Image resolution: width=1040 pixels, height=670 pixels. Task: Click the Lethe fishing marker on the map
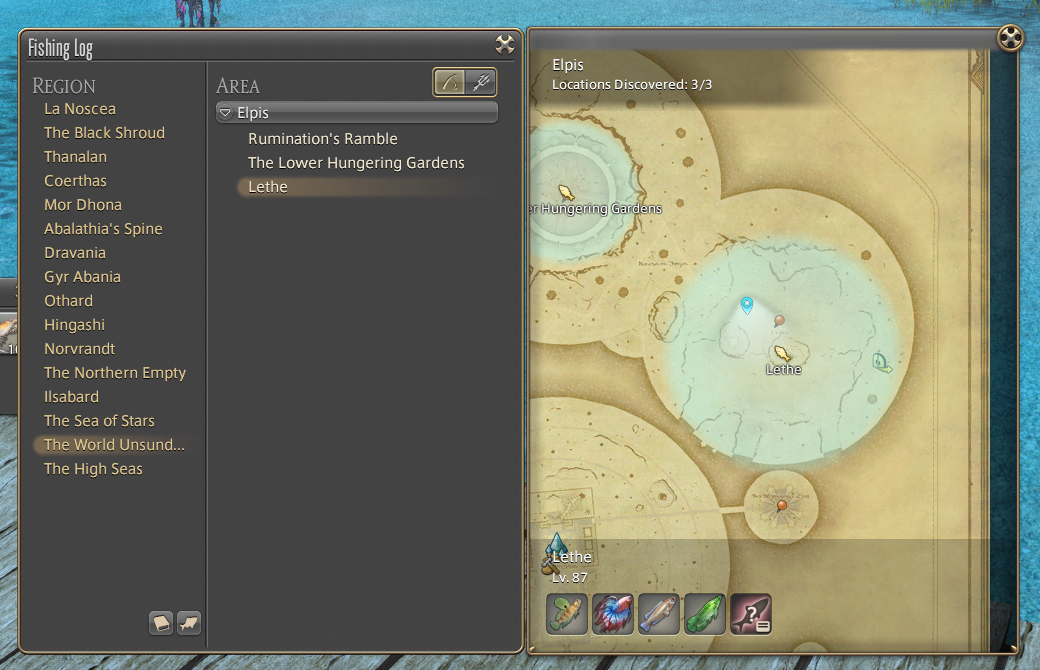click(x=782, y=353)
